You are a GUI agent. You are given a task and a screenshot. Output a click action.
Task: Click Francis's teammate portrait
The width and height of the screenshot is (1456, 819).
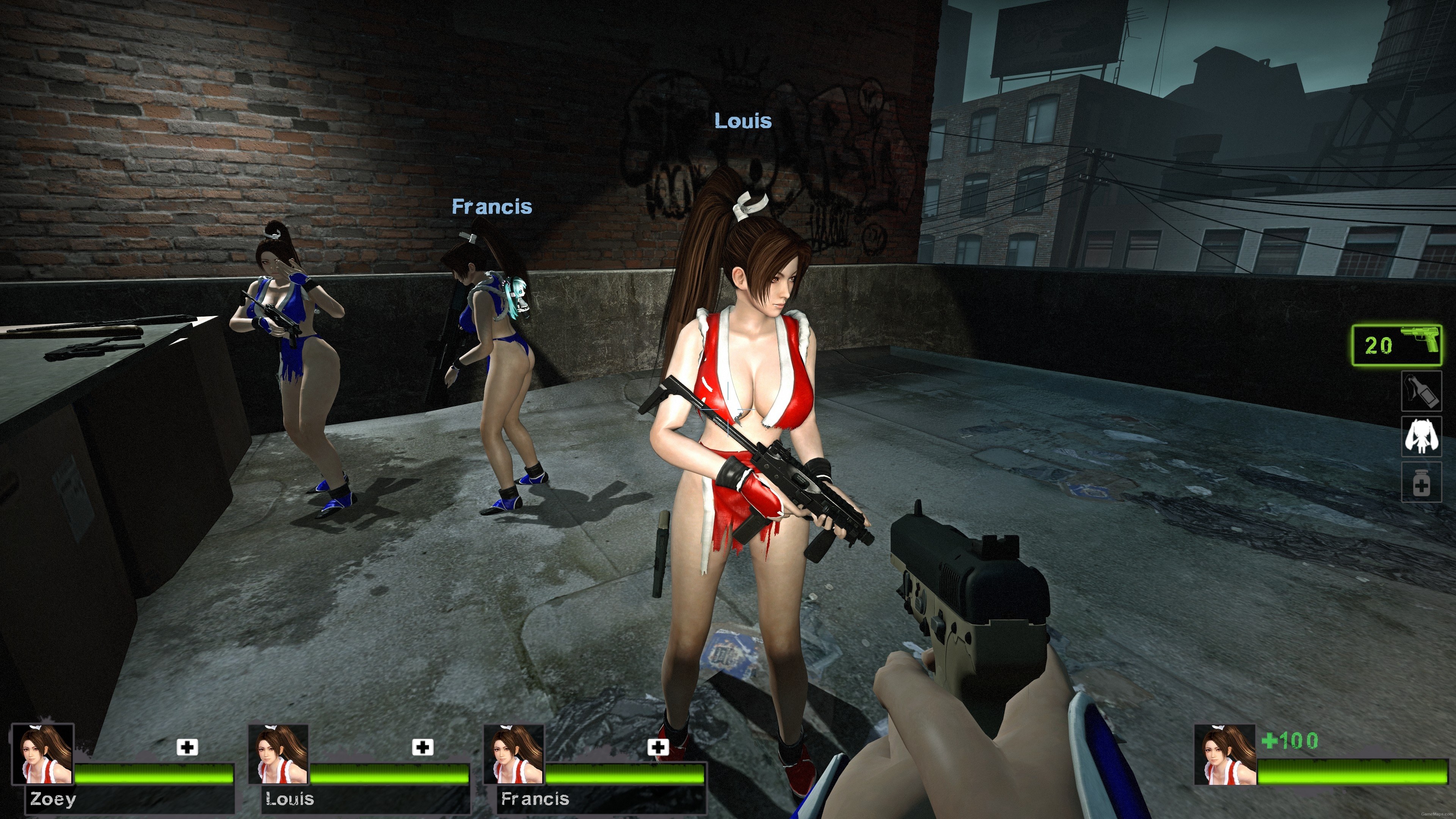(x=514, y=754)
